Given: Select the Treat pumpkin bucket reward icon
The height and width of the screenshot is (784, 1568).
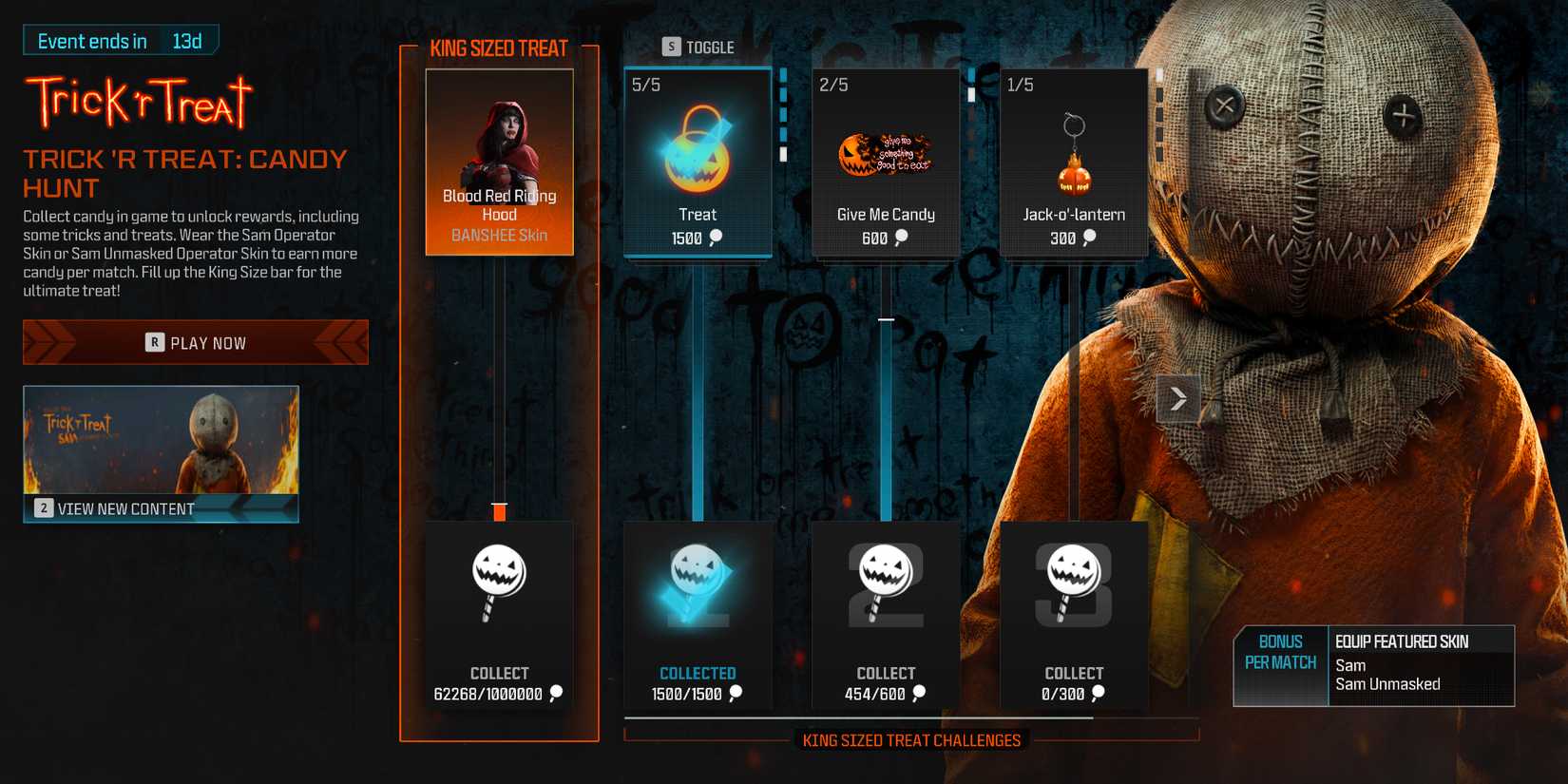Looking at the screenshot, I should 698,147.
